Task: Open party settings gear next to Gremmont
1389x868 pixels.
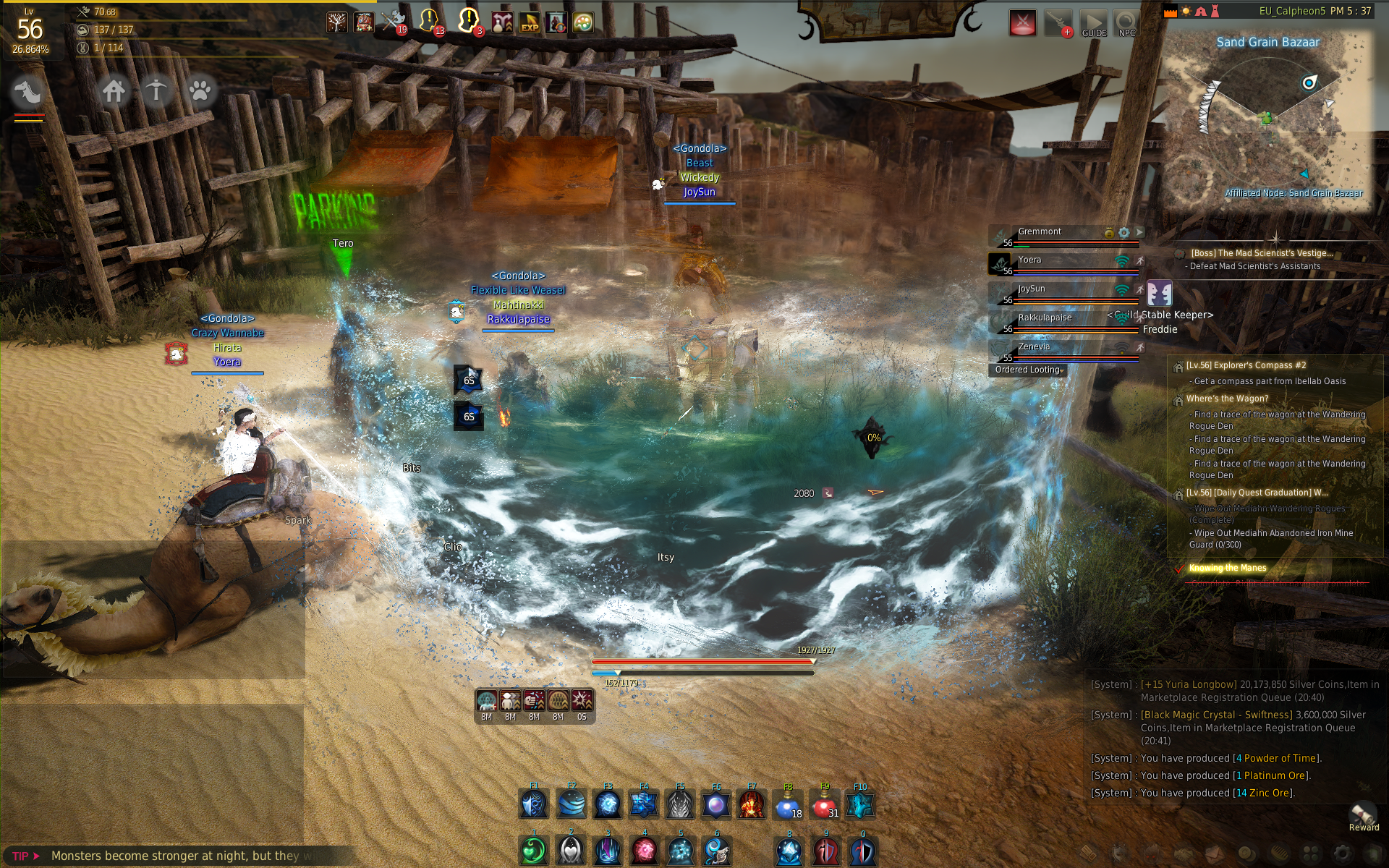Action: pos(1123,233)
